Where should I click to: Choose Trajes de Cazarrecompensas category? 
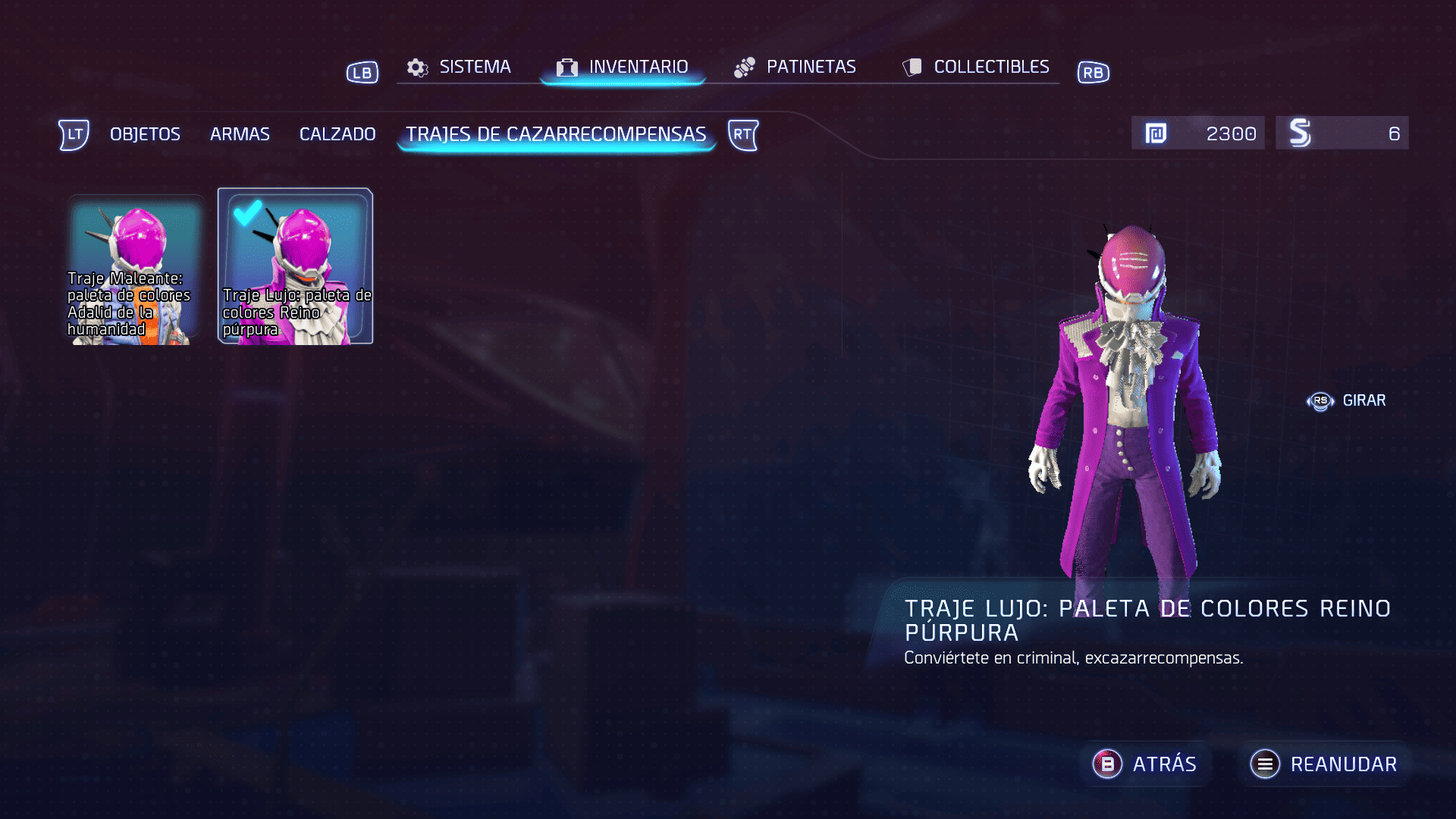pyautogui.click(x=556, y=134)
